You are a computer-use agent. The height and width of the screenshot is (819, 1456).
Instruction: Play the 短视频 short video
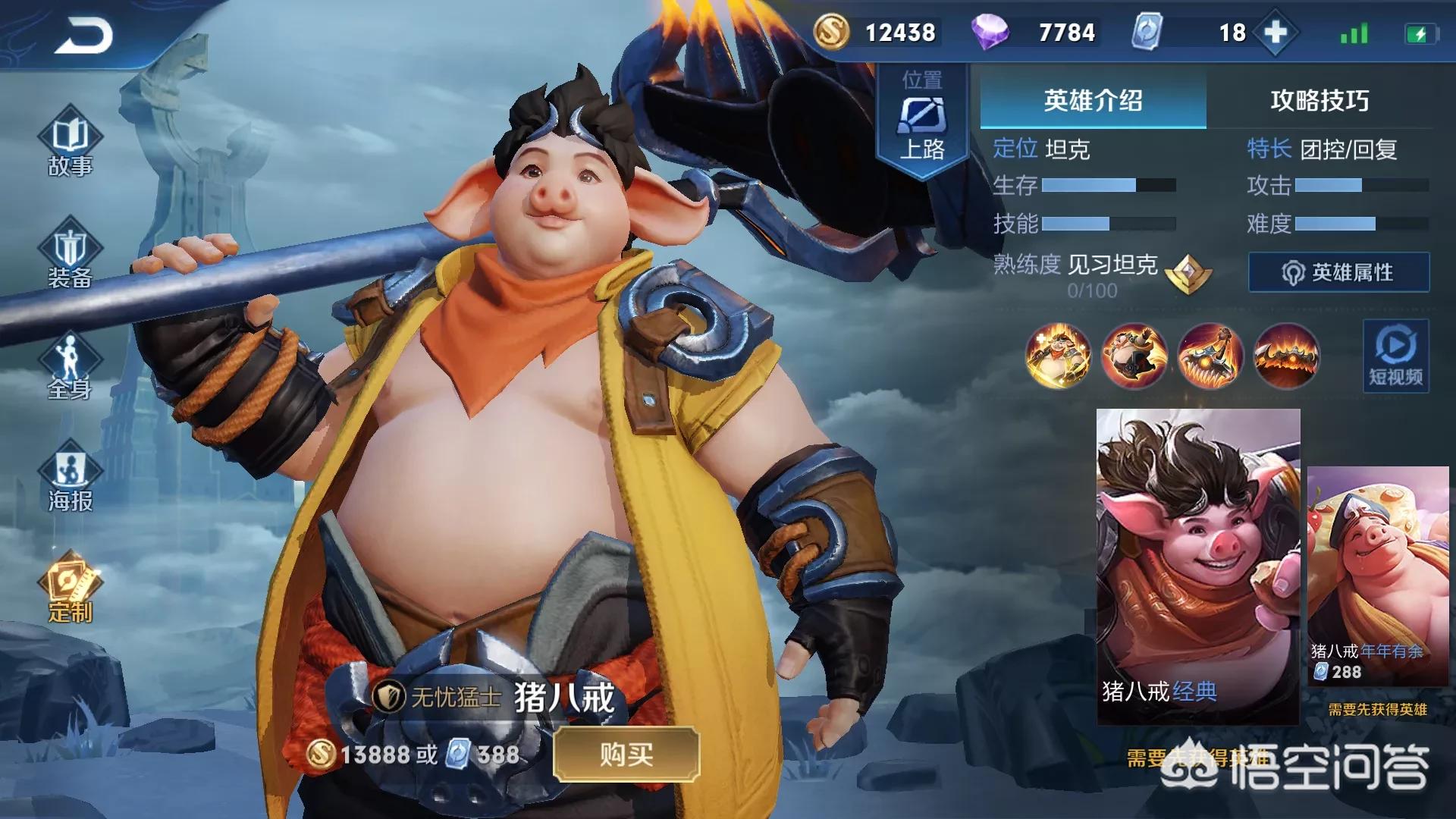pyautogui.click(x=1395, y=356)
